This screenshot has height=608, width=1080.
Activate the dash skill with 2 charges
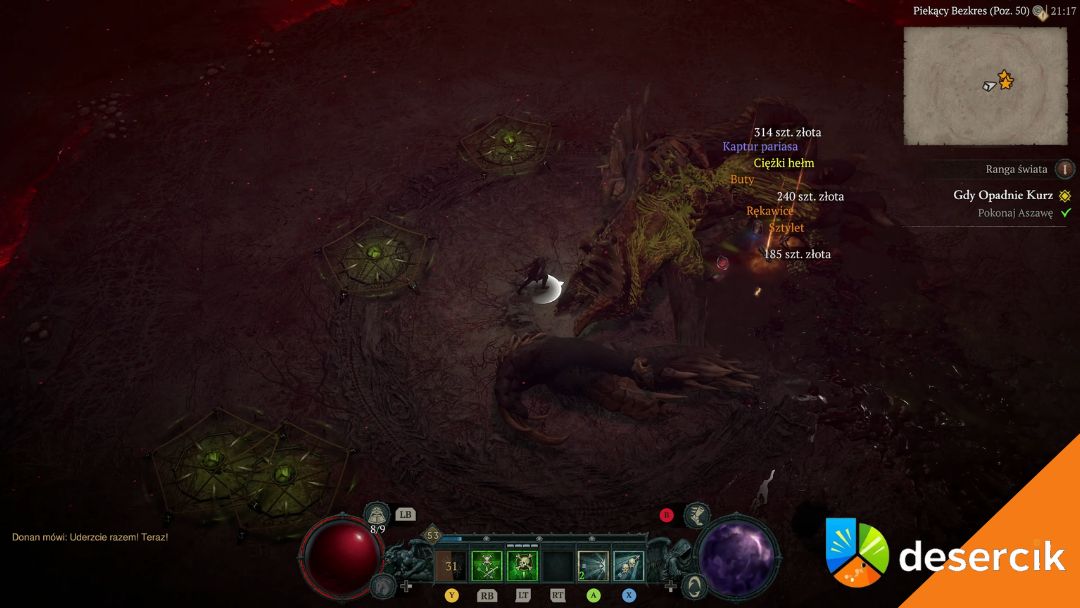click(x=593, y=567)
